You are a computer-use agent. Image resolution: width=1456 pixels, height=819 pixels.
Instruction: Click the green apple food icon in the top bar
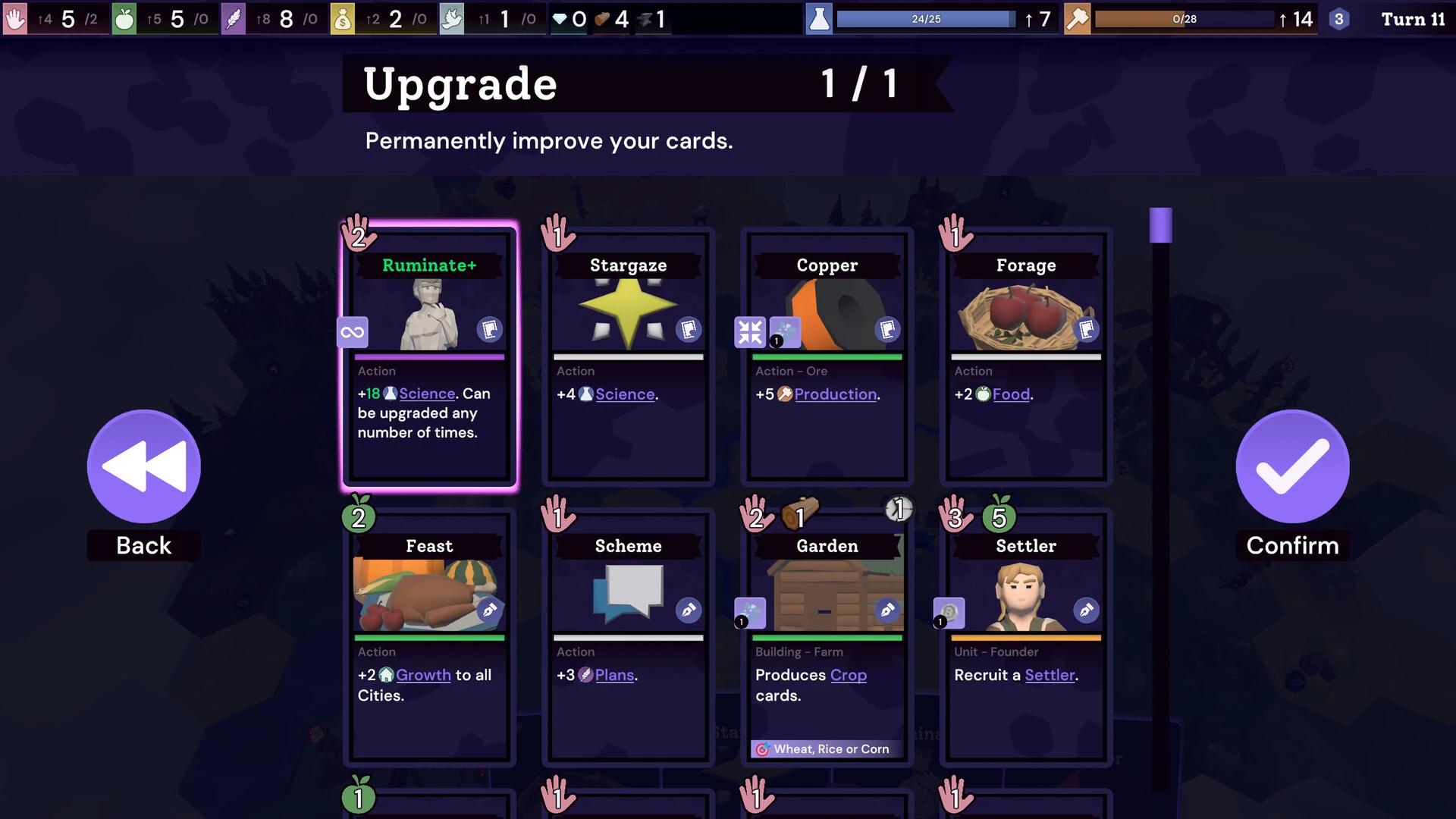click(x=124, y=19)
